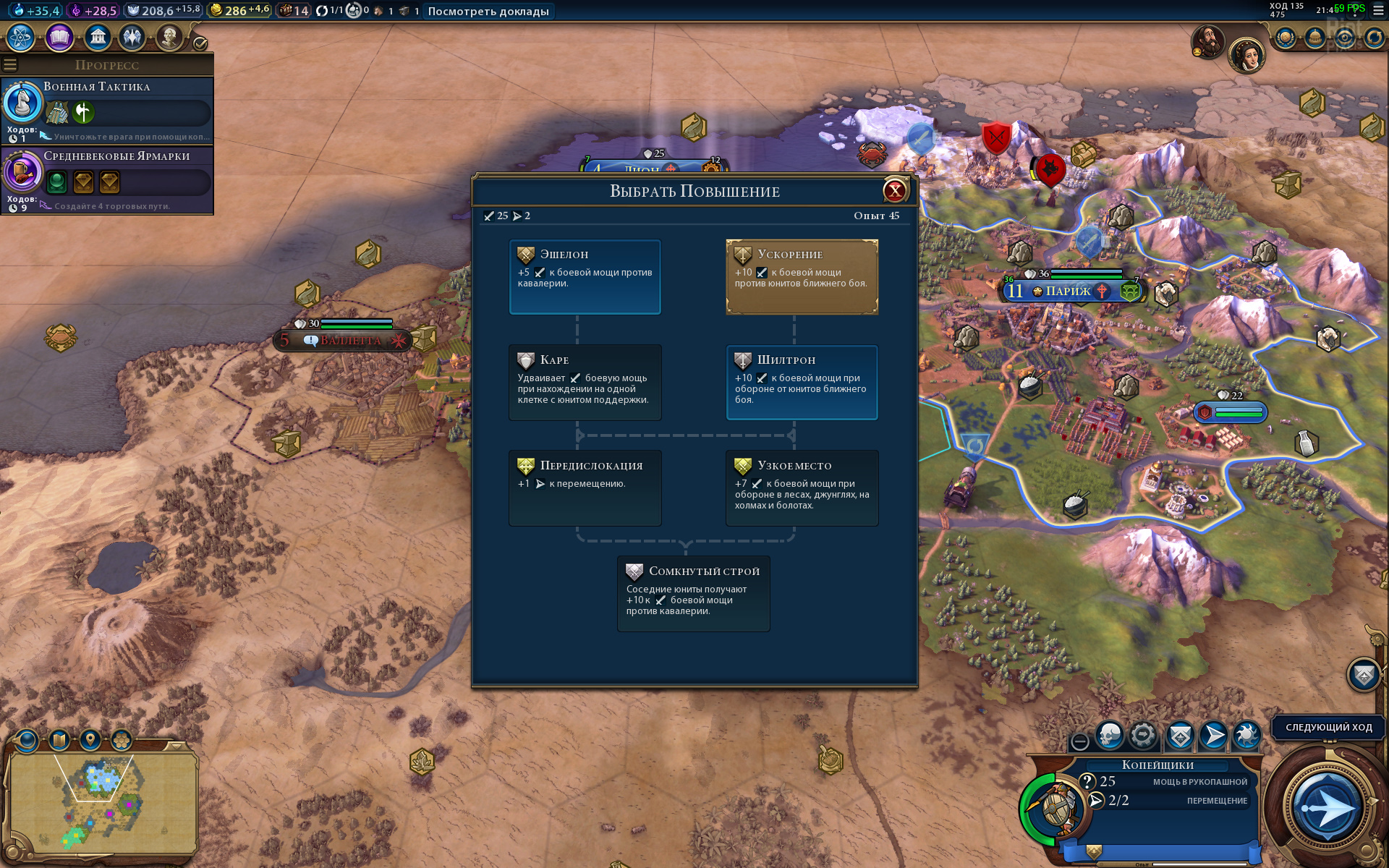This screenshot has width=1389, height=868.
Task: Open the civics tree book icon
Action: (59, 37)
